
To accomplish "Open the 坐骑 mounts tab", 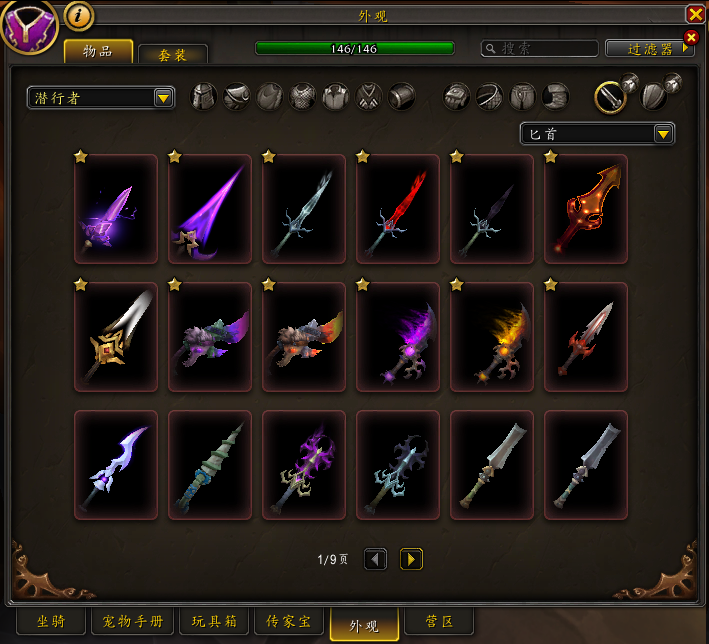I will click(x=45, y=622).
